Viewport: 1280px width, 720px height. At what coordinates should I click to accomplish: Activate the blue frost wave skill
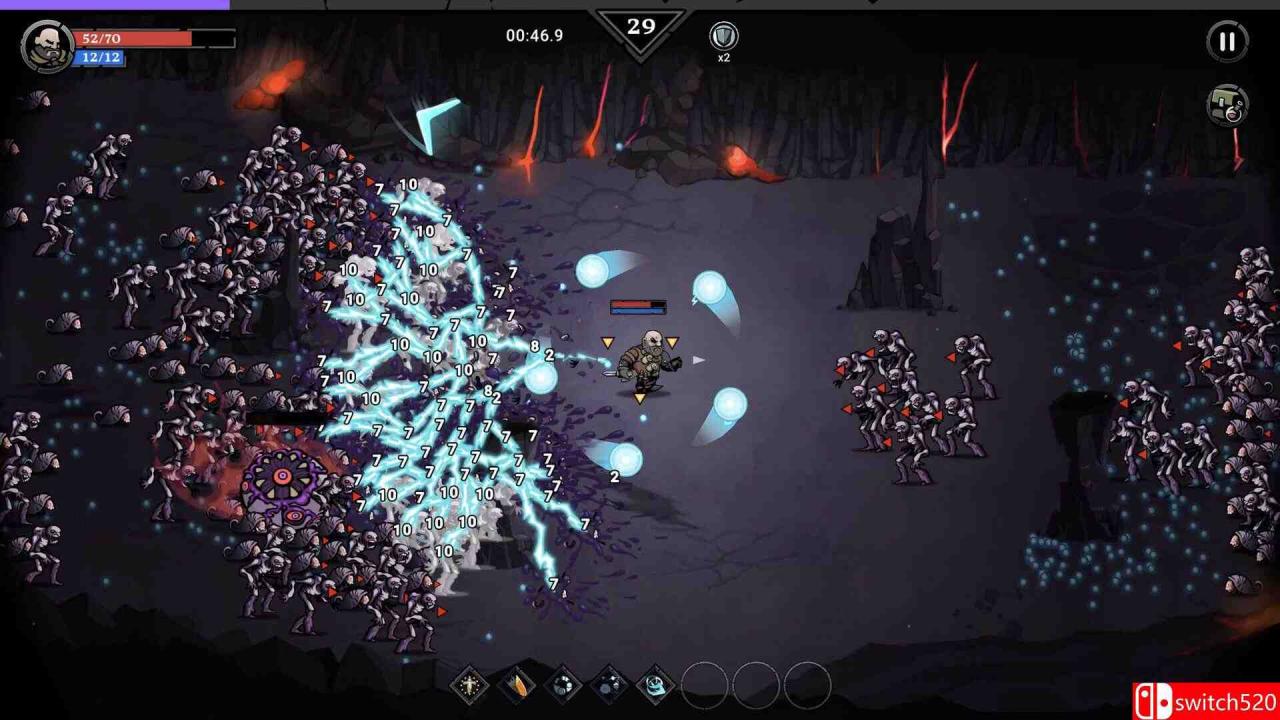pos(656,684)
